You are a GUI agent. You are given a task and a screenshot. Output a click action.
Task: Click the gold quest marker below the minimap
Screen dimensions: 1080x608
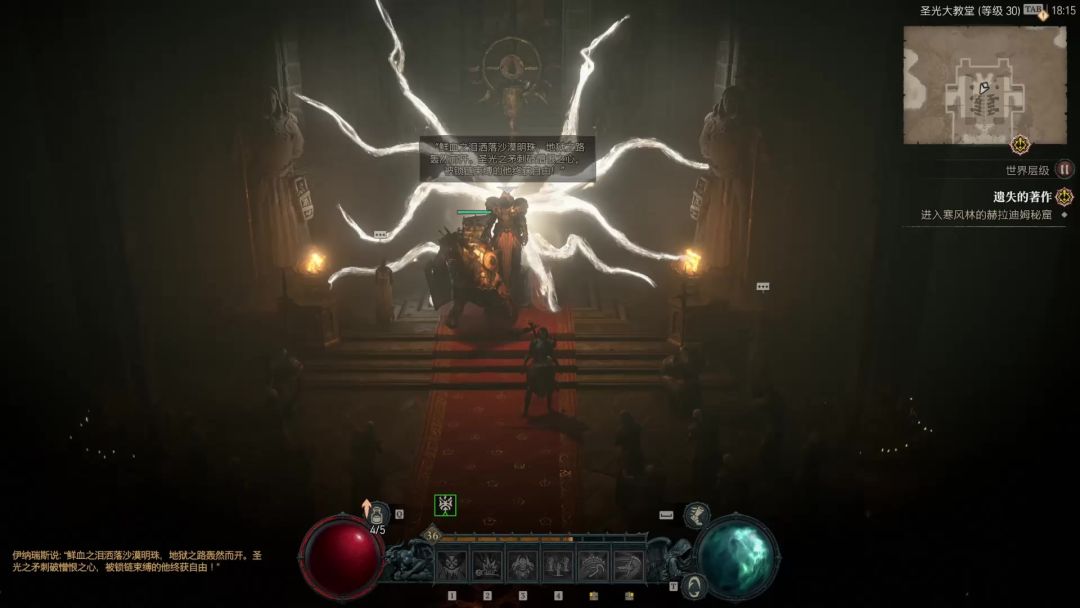coord(1020,144)
